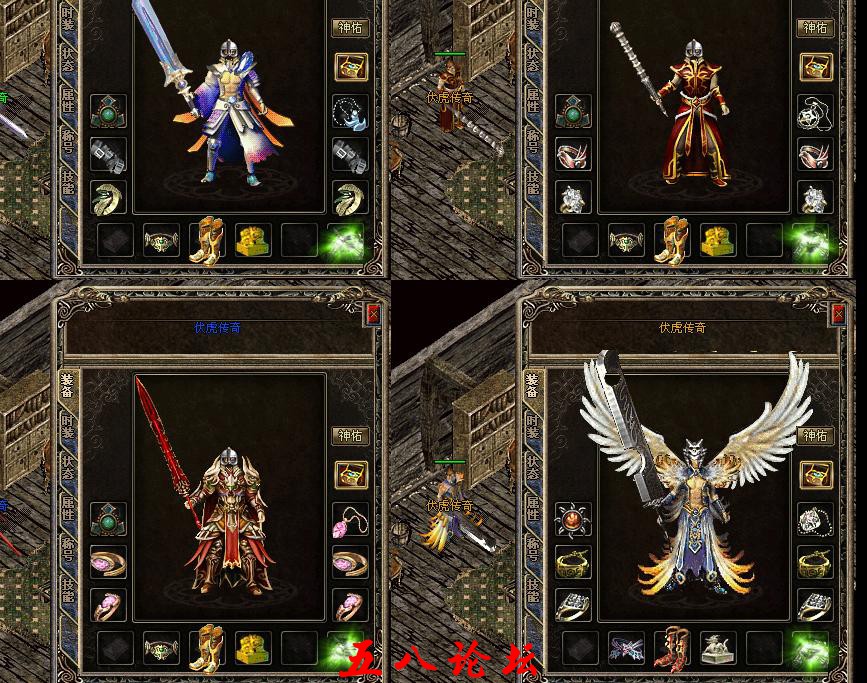Select golden seal slot in red-spear warrior's panel
The width and height of the screenshot is (867, 683).
point(253,647)
